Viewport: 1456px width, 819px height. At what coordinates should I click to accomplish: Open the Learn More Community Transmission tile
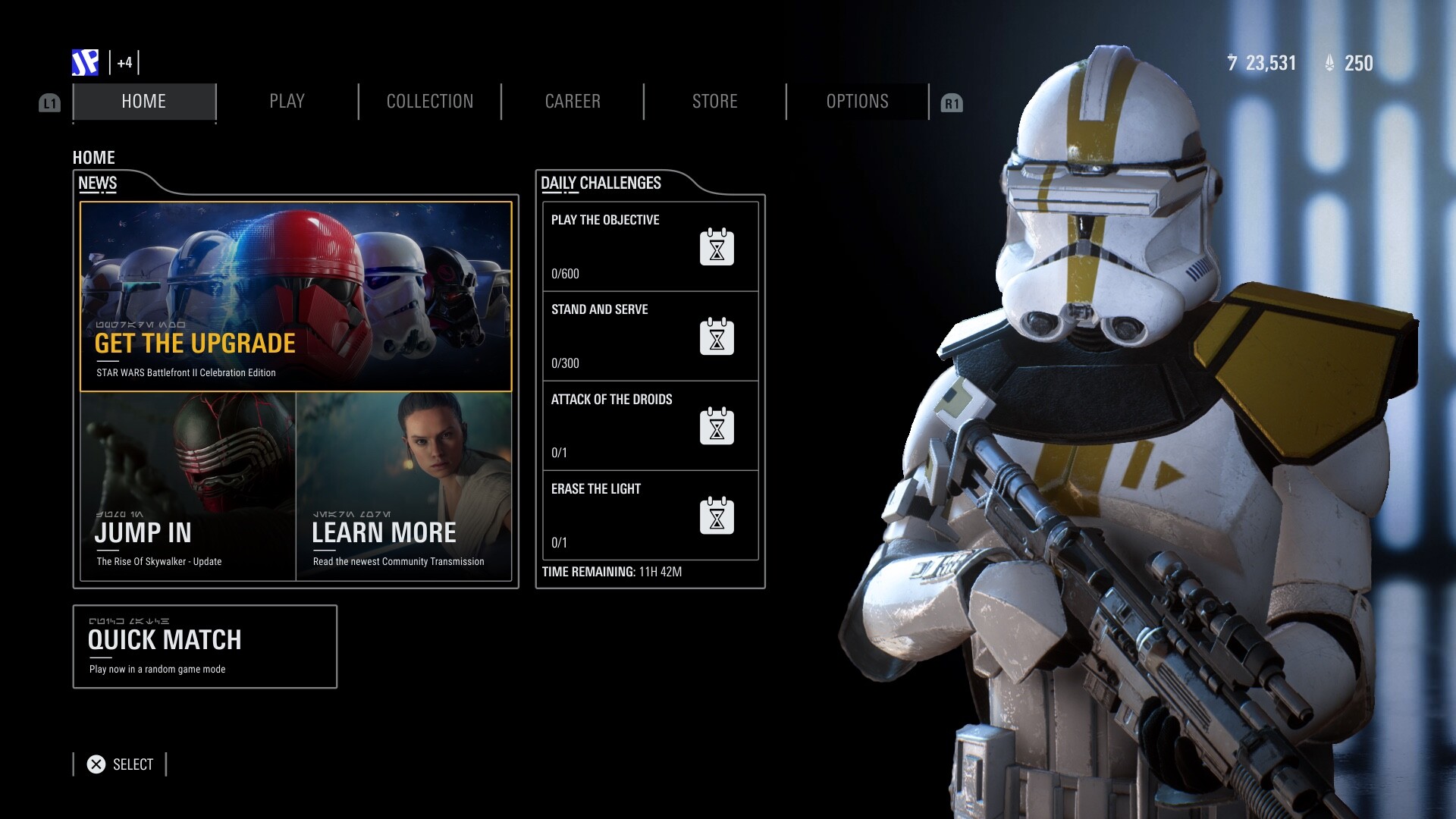403,486
